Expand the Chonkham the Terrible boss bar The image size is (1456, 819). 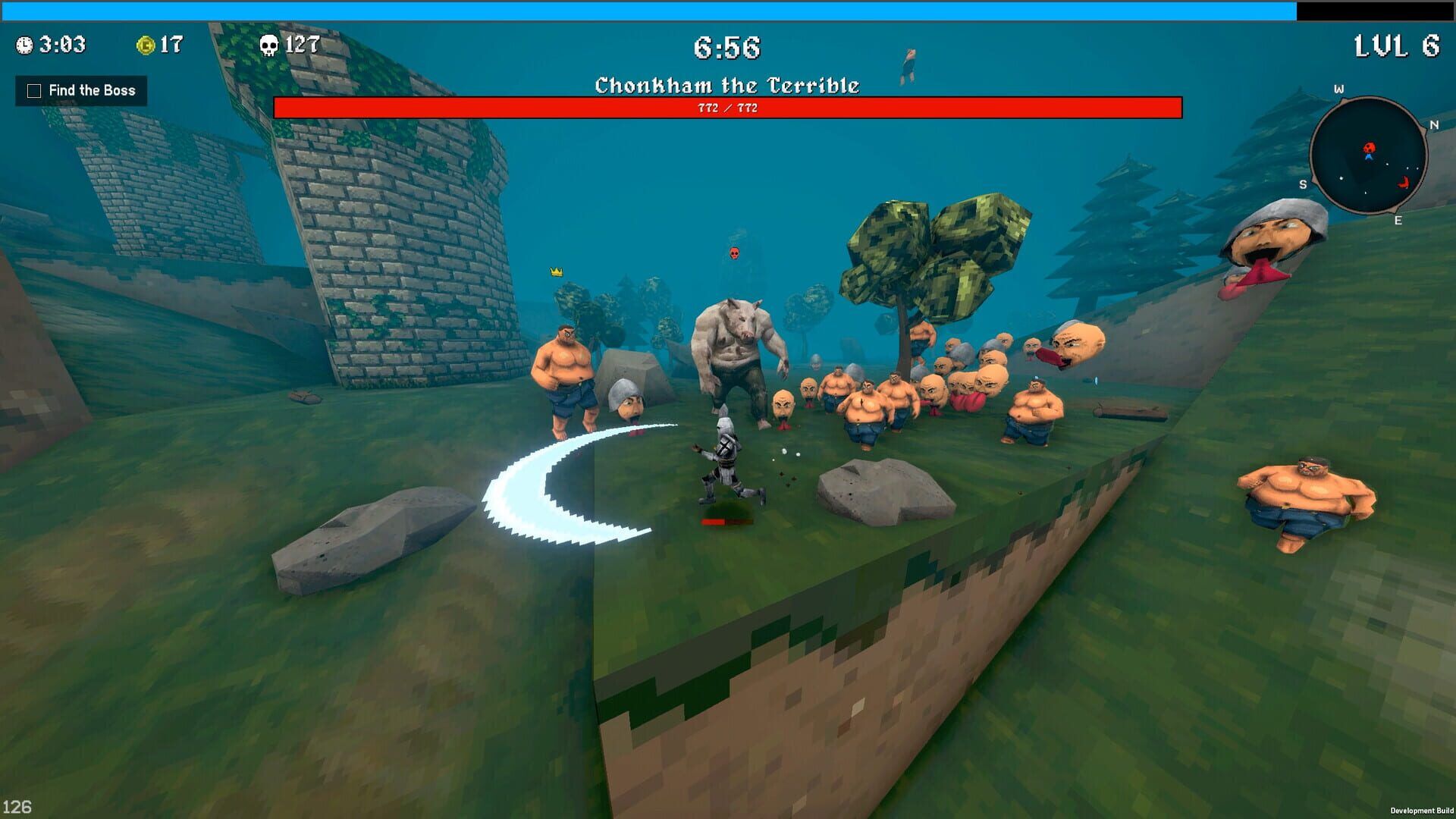728,107
